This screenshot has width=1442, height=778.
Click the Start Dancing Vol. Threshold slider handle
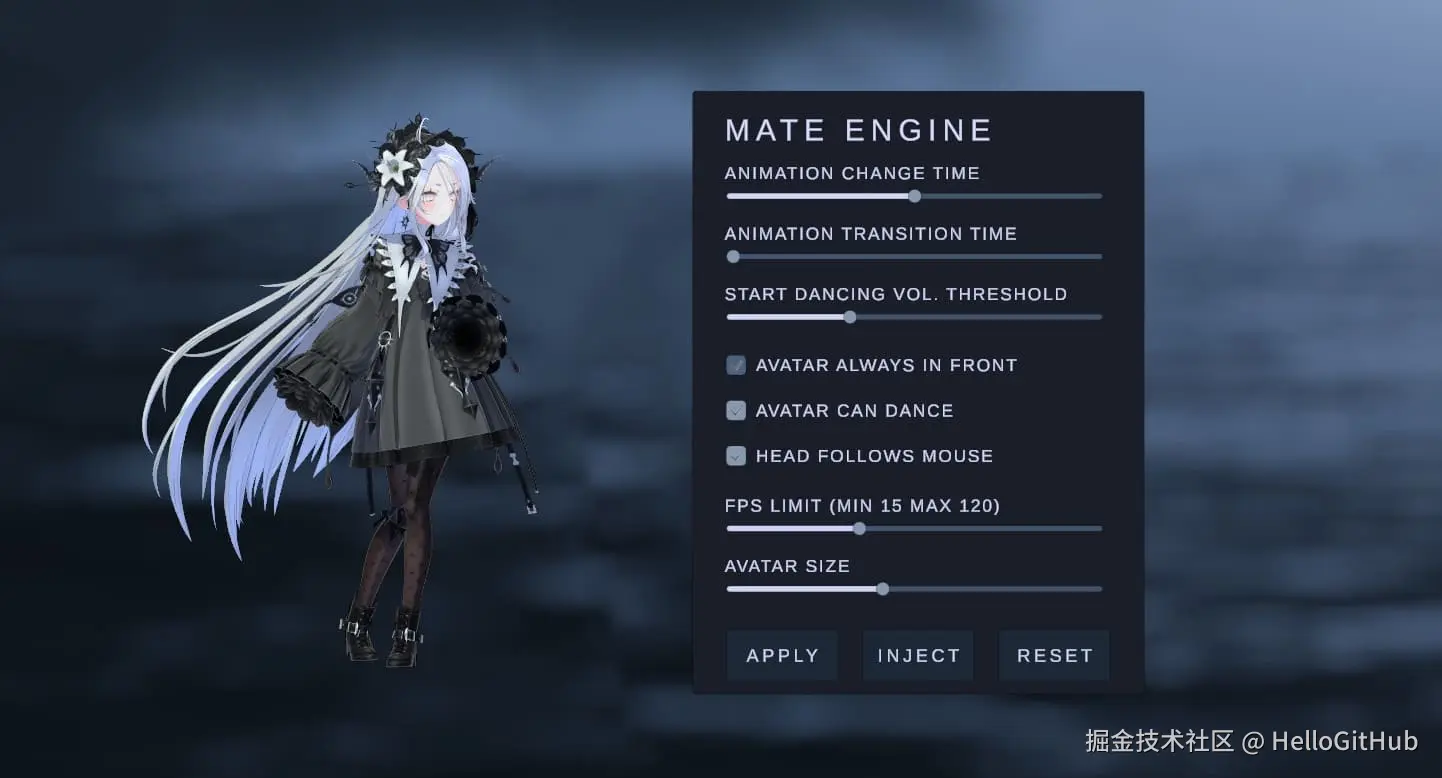(850, 317)
